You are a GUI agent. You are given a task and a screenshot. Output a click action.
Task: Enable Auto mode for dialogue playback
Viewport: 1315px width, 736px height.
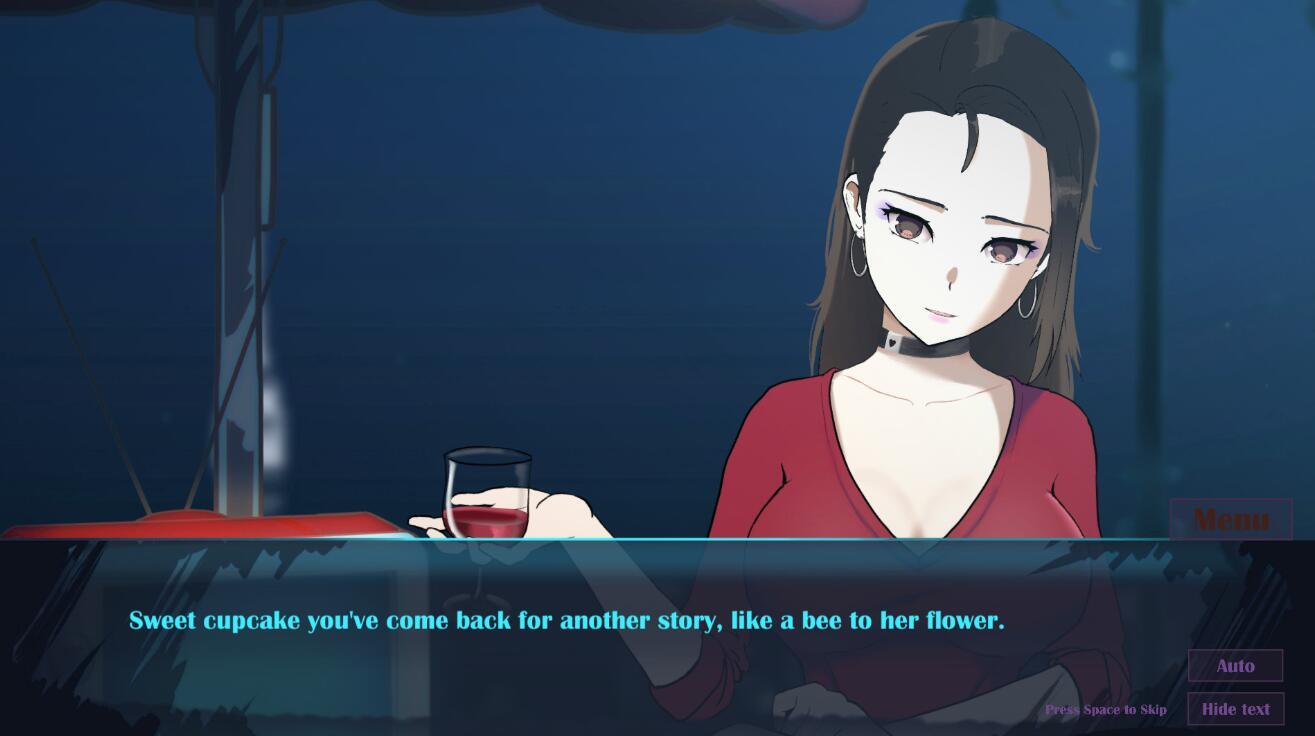1235,665
